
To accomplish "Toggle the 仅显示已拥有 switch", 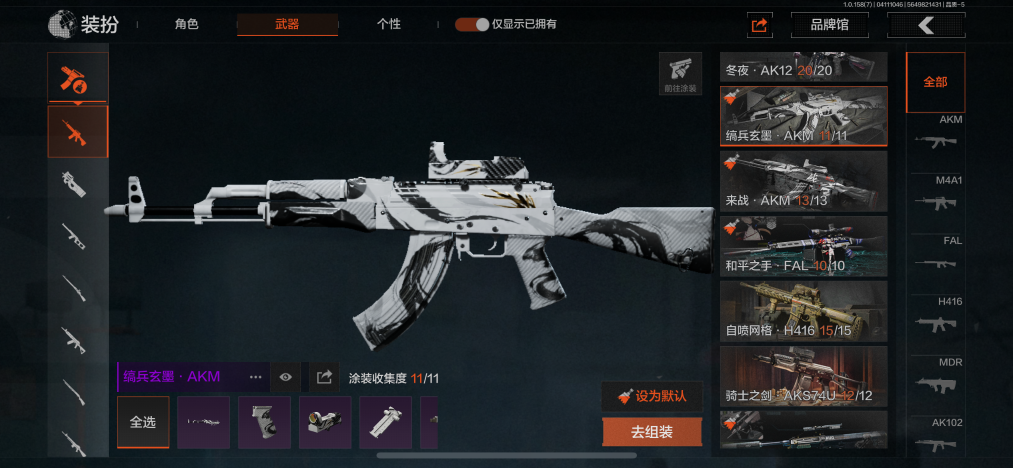I will (472, 24).
